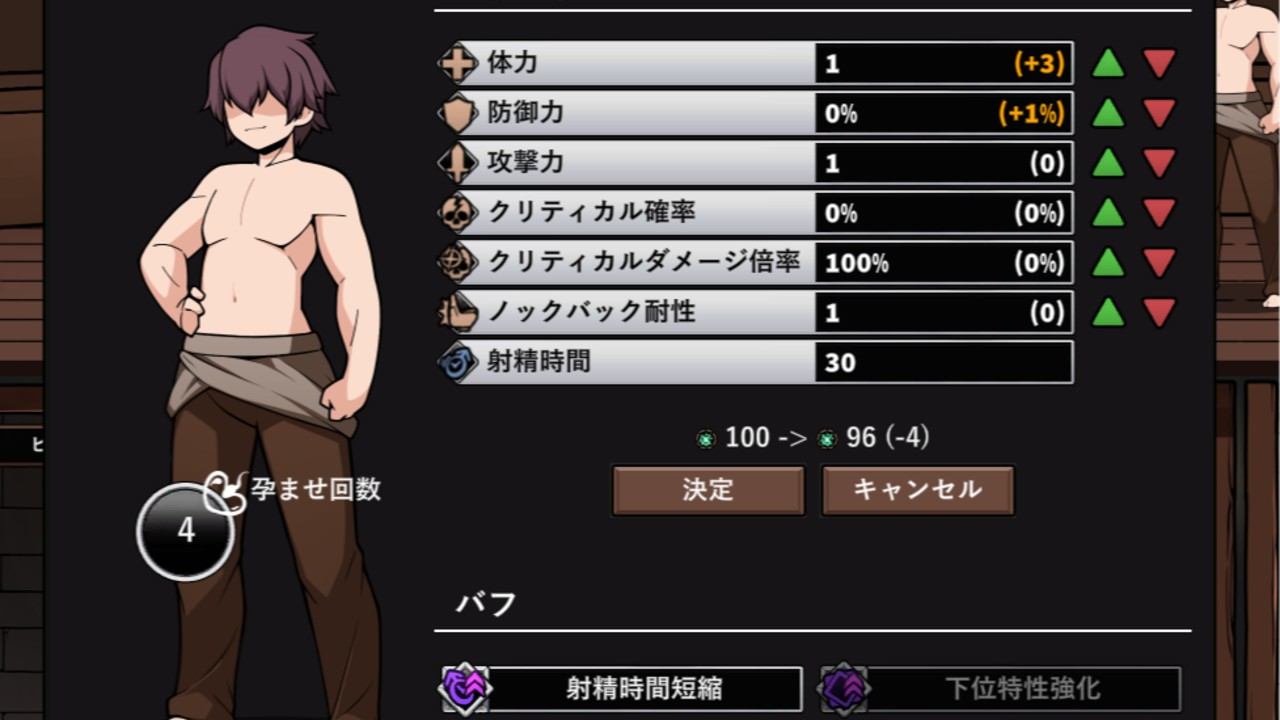Increase クリティカルダメージ倍率 with the green arrow

click(x=1108, y=263)
